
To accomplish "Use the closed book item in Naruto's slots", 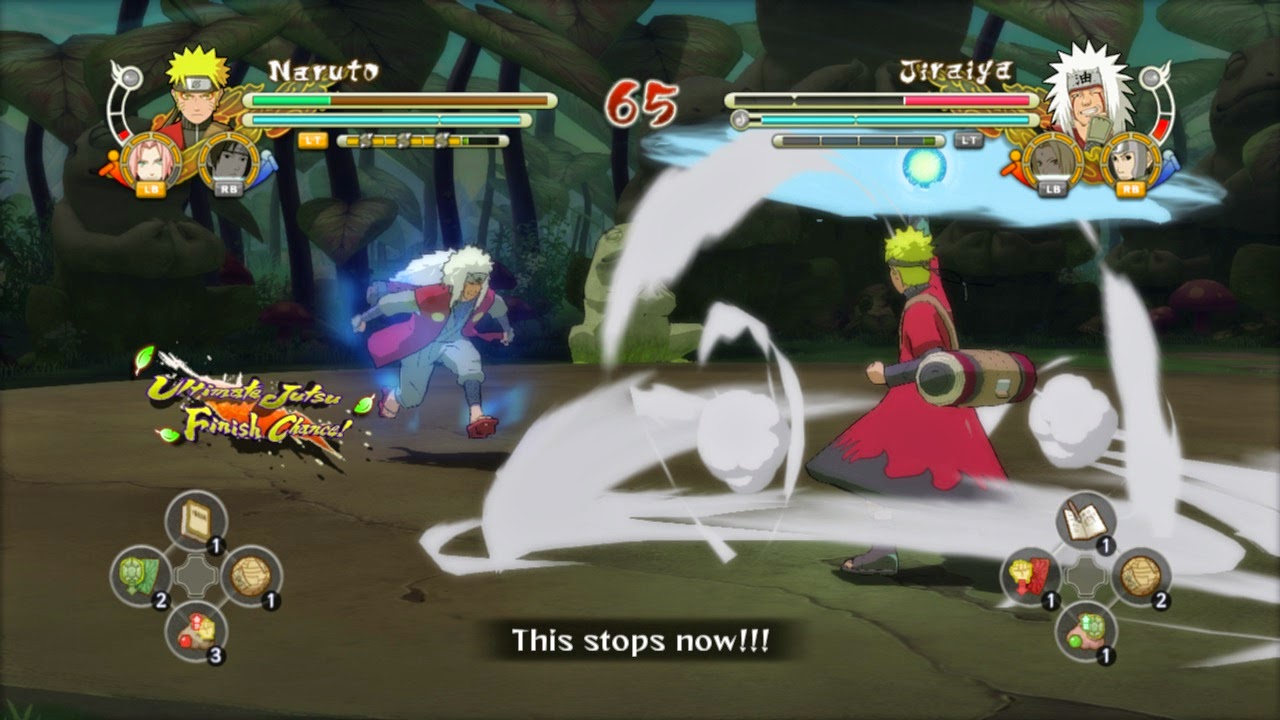I will point(196,521).
